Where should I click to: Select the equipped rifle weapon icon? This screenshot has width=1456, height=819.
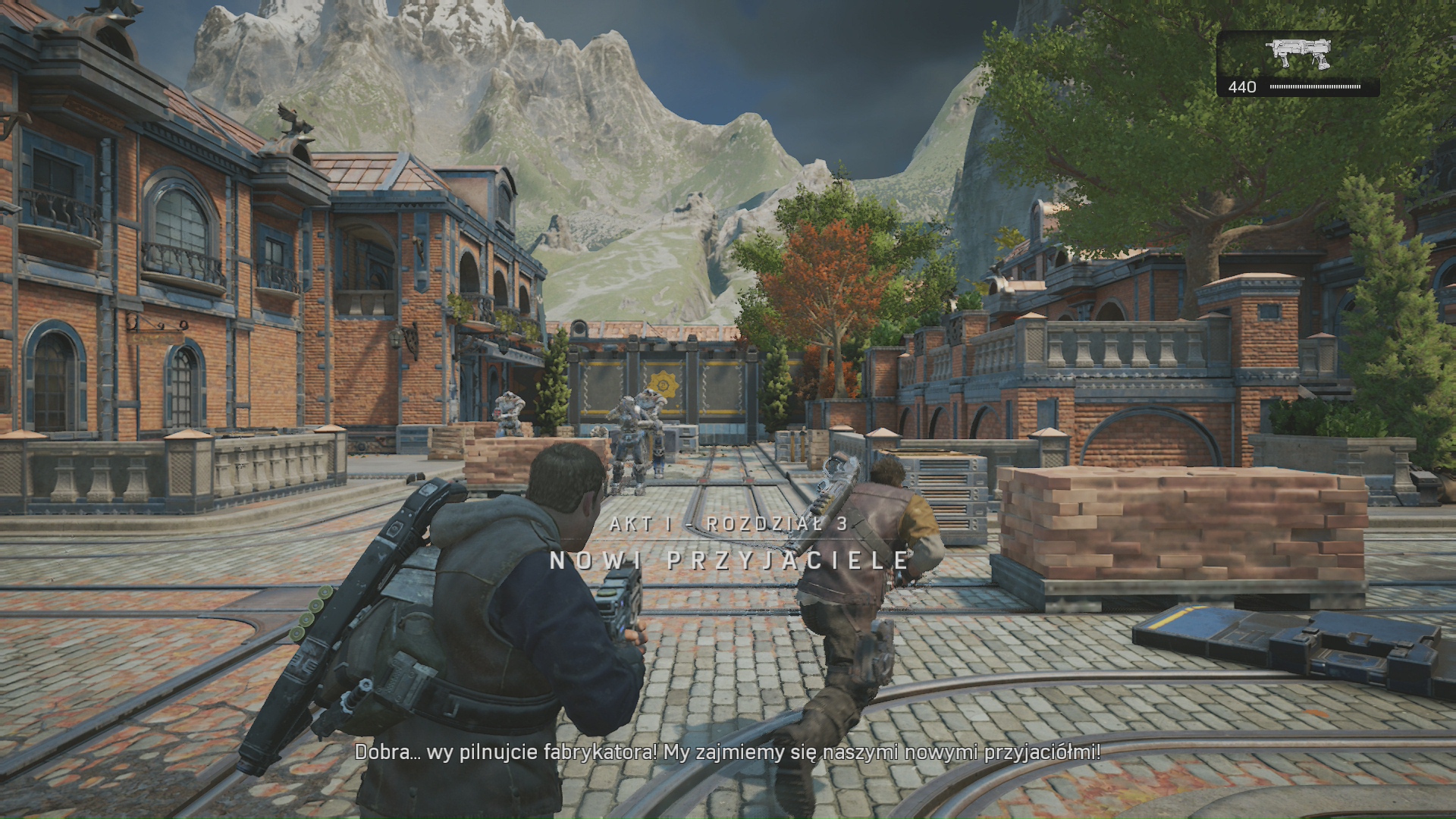point(1298,53)
